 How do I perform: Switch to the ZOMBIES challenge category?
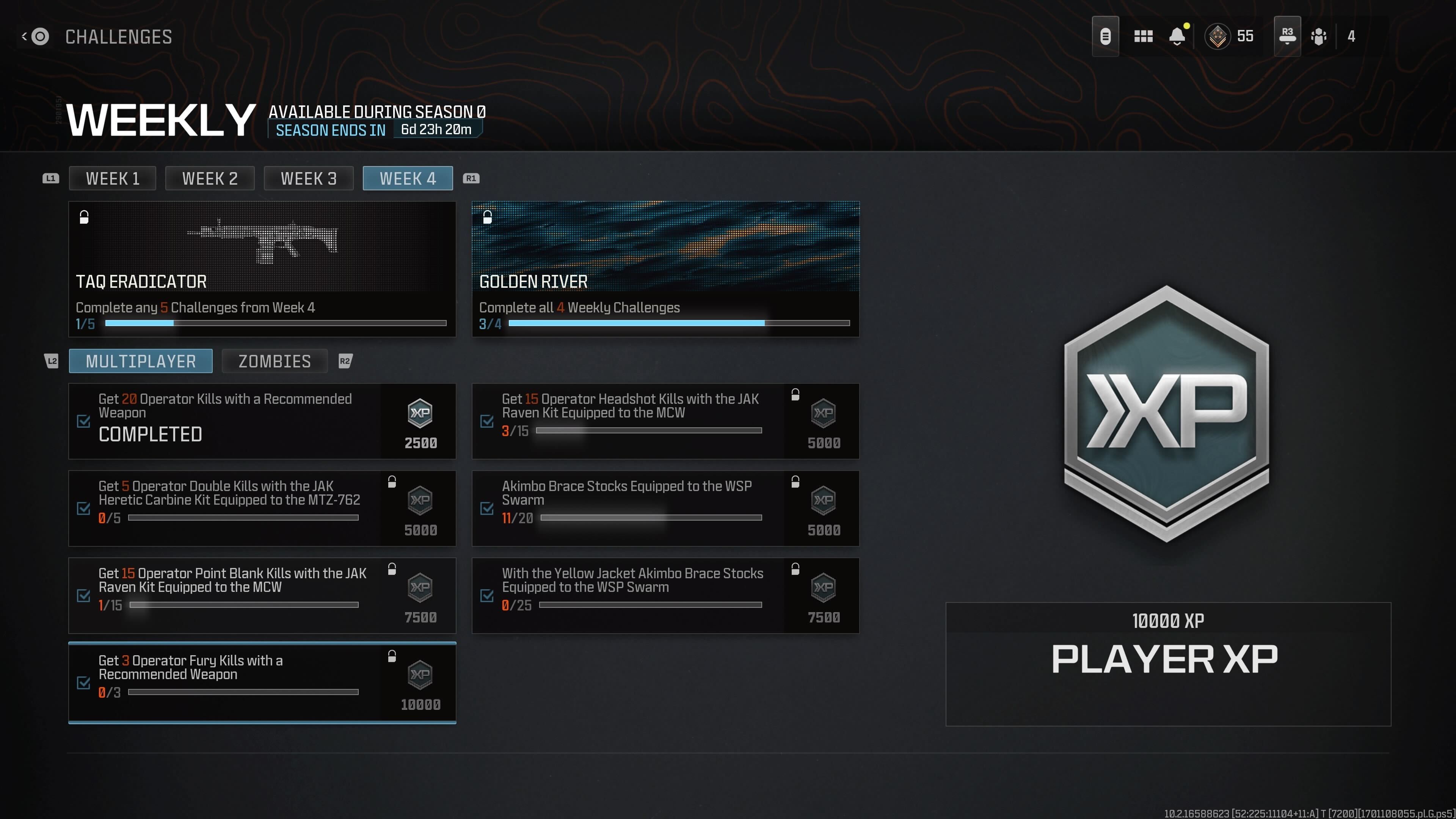(x=275, y=361)
